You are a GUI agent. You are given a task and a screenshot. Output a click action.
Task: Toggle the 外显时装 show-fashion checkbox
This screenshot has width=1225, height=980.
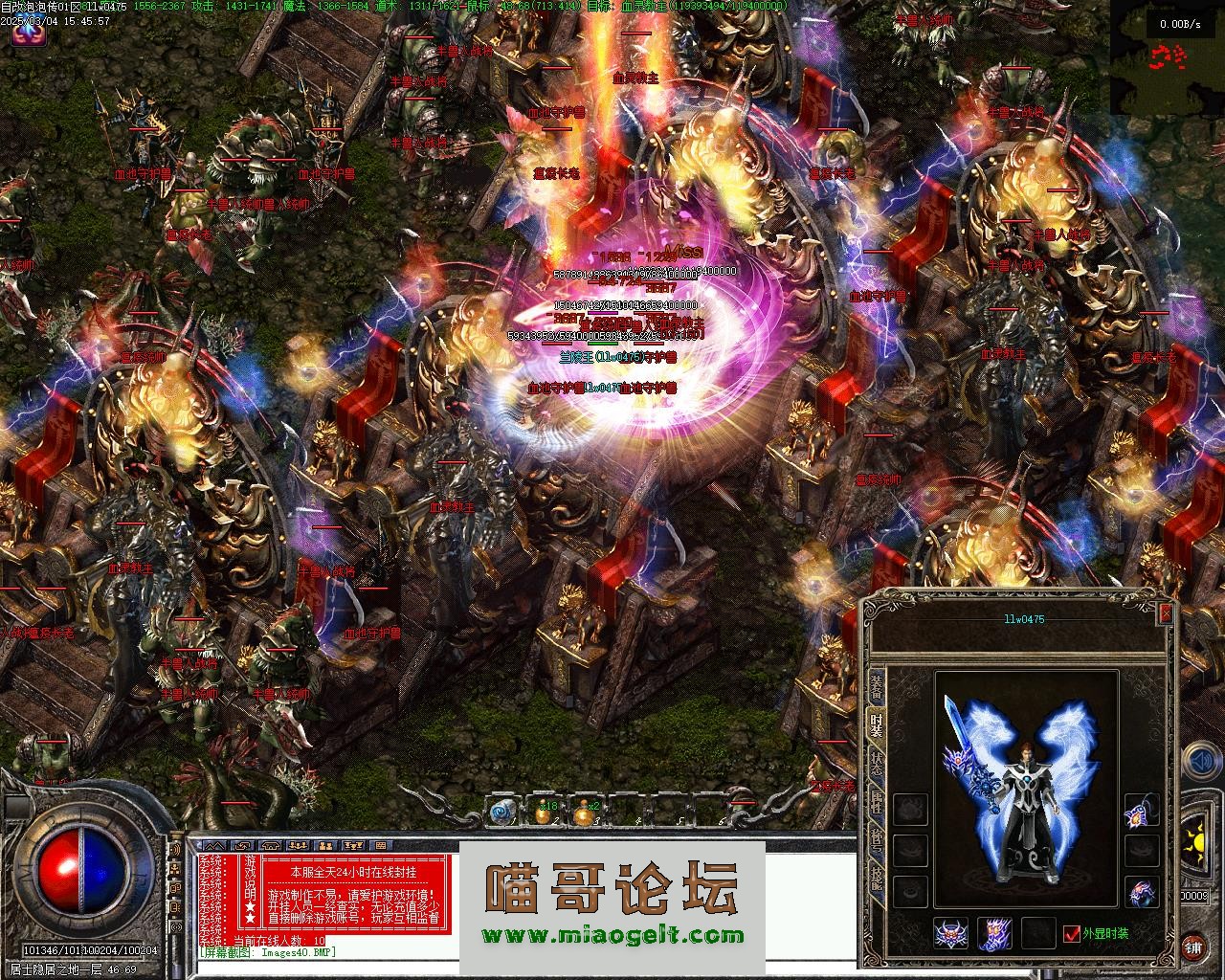(x=1072, y=933)
